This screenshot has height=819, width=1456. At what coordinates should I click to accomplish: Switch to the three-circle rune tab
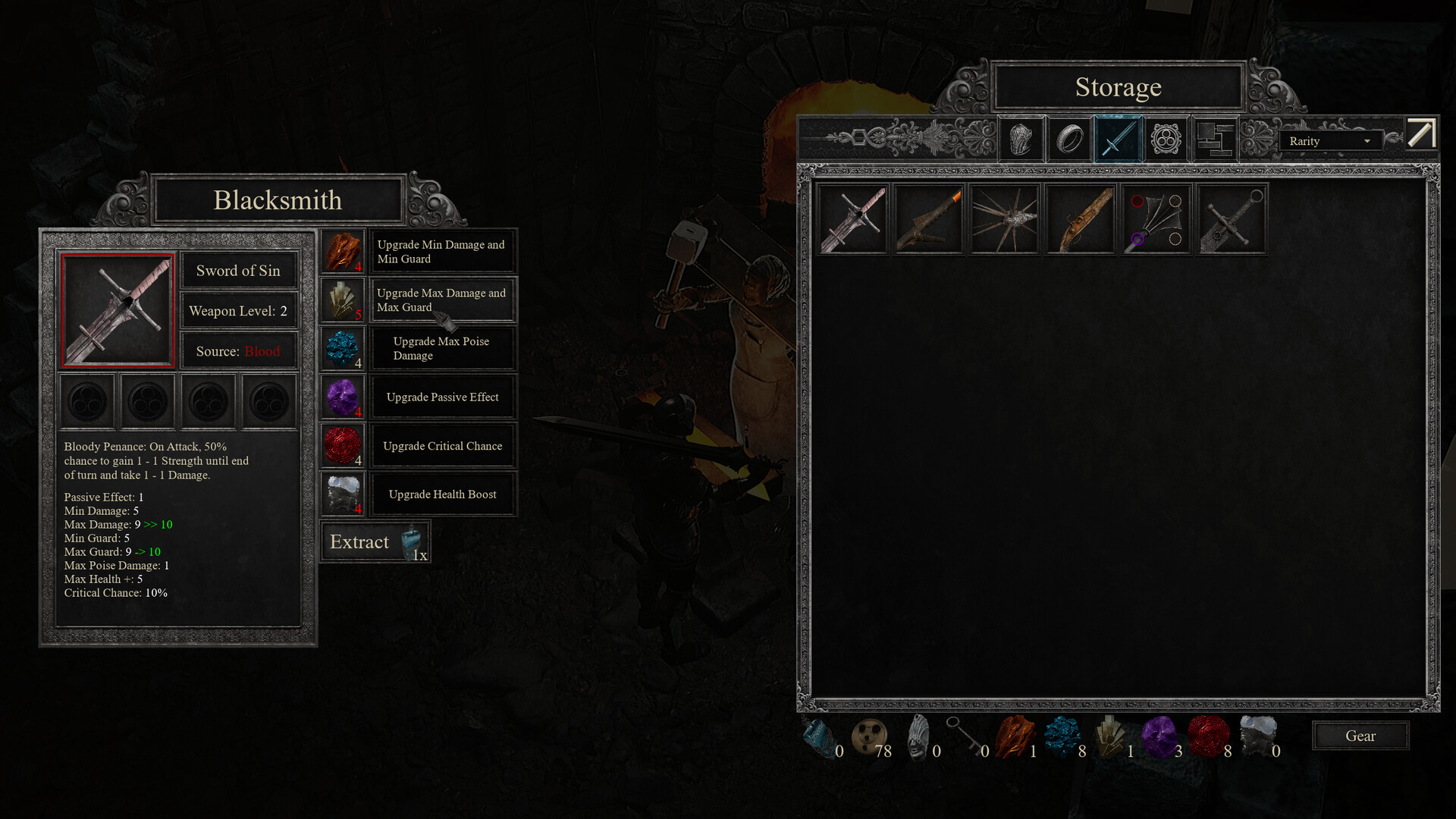coord(1166,140)
